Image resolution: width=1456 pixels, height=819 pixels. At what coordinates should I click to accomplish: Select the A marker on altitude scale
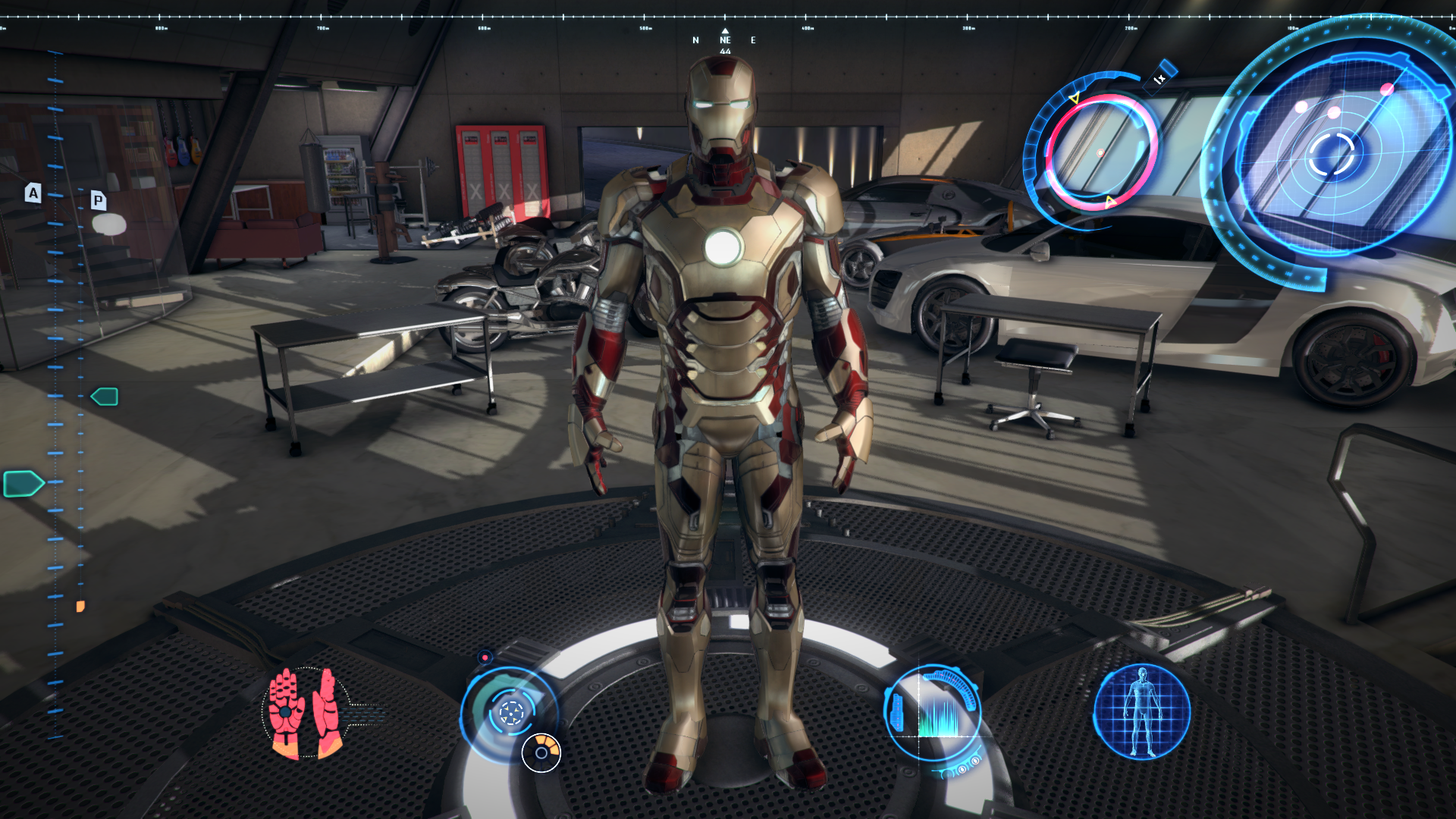33,193
